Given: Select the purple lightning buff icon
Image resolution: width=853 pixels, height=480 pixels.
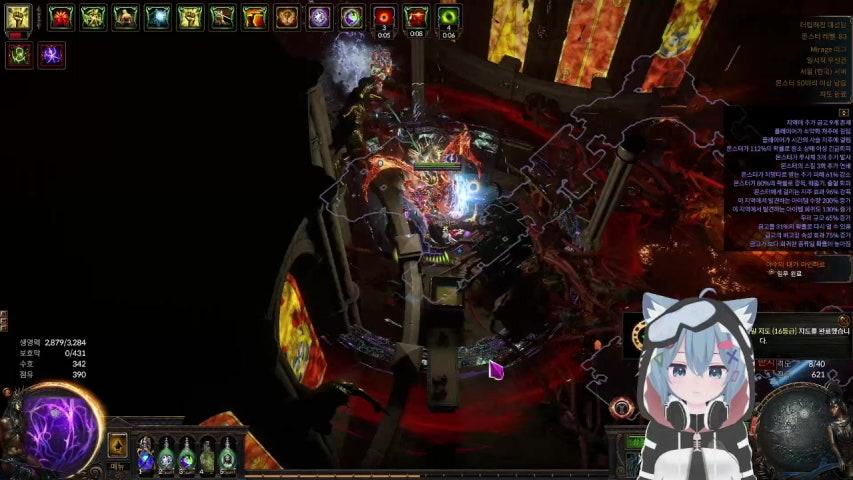Looking at the screenshot, I should tap(51, 54).
